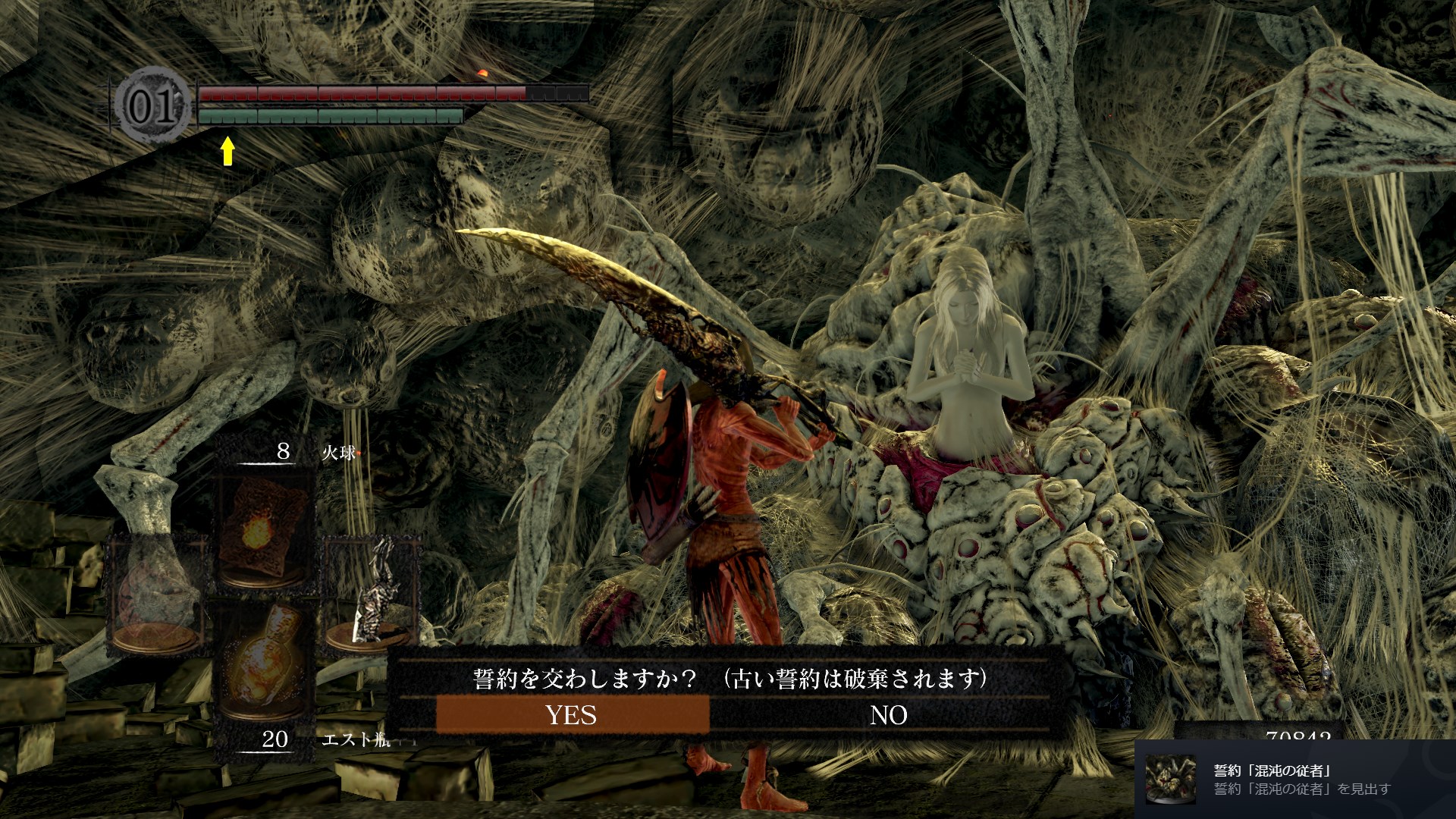Viewport: 1456px width, 819px height.
Task: Select NO to decline the covenant
Action: (888, 714)
